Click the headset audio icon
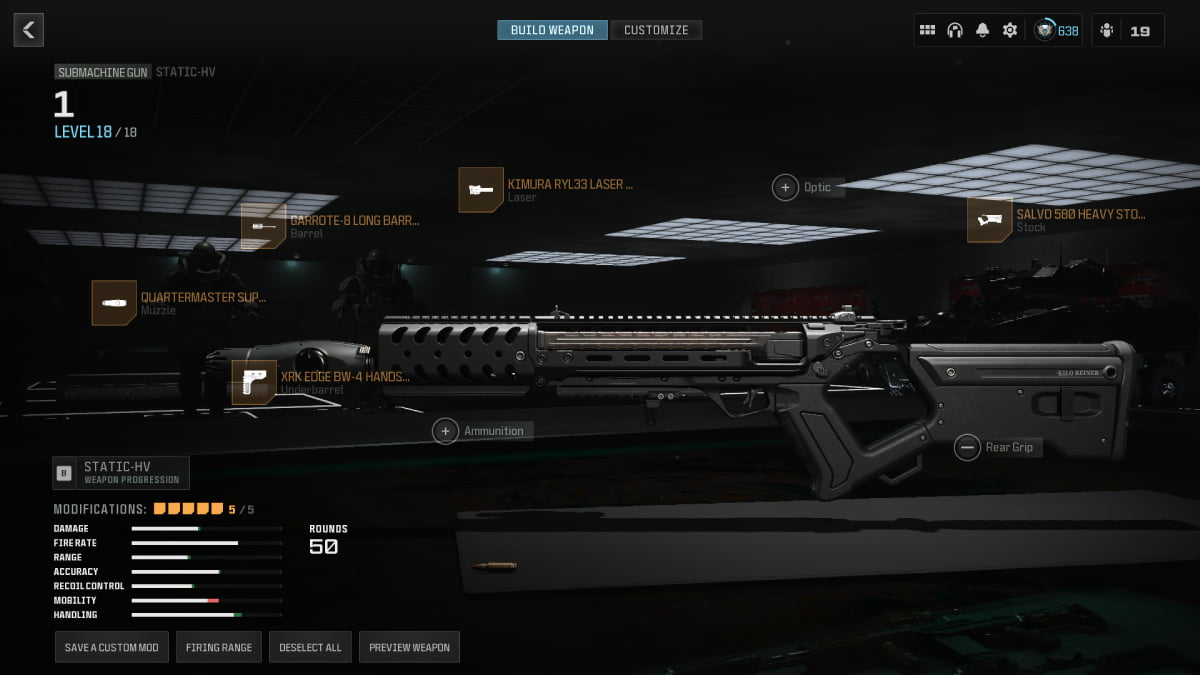1200x675 pixels. 955,30
